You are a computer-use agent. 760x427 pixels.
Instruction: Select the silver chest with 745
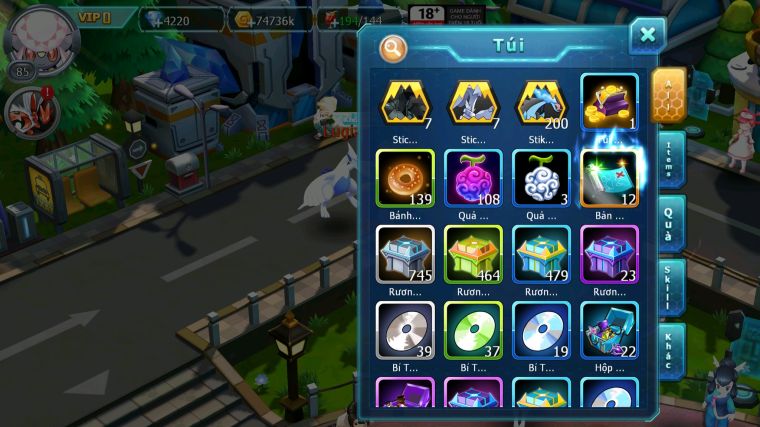pos(405,255)
